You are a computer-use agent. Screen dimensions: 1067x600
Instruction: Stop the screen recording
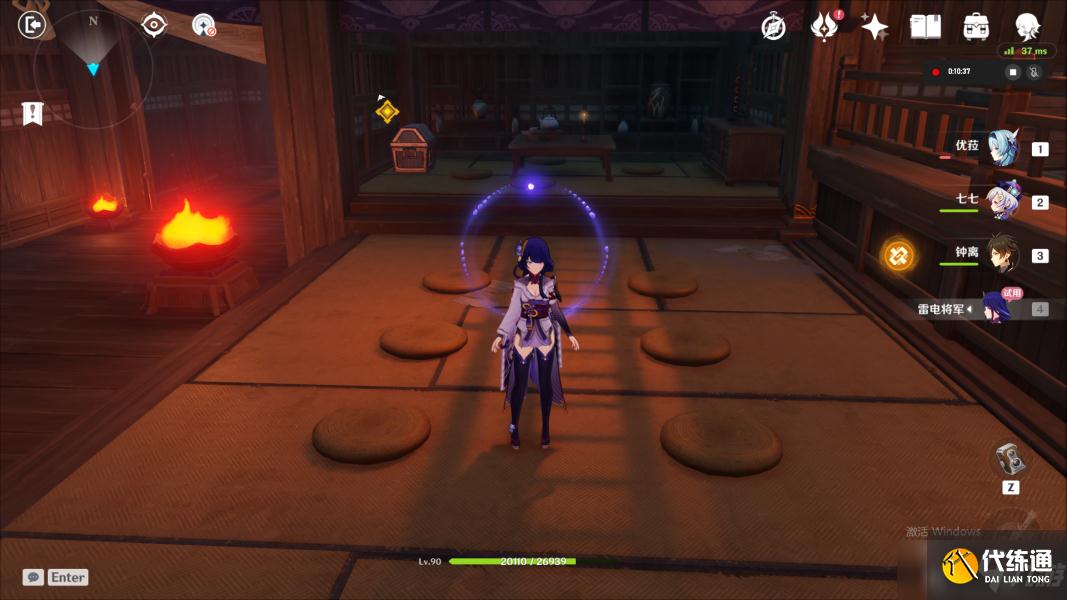pyautogui.click(x=1012, y=72)
